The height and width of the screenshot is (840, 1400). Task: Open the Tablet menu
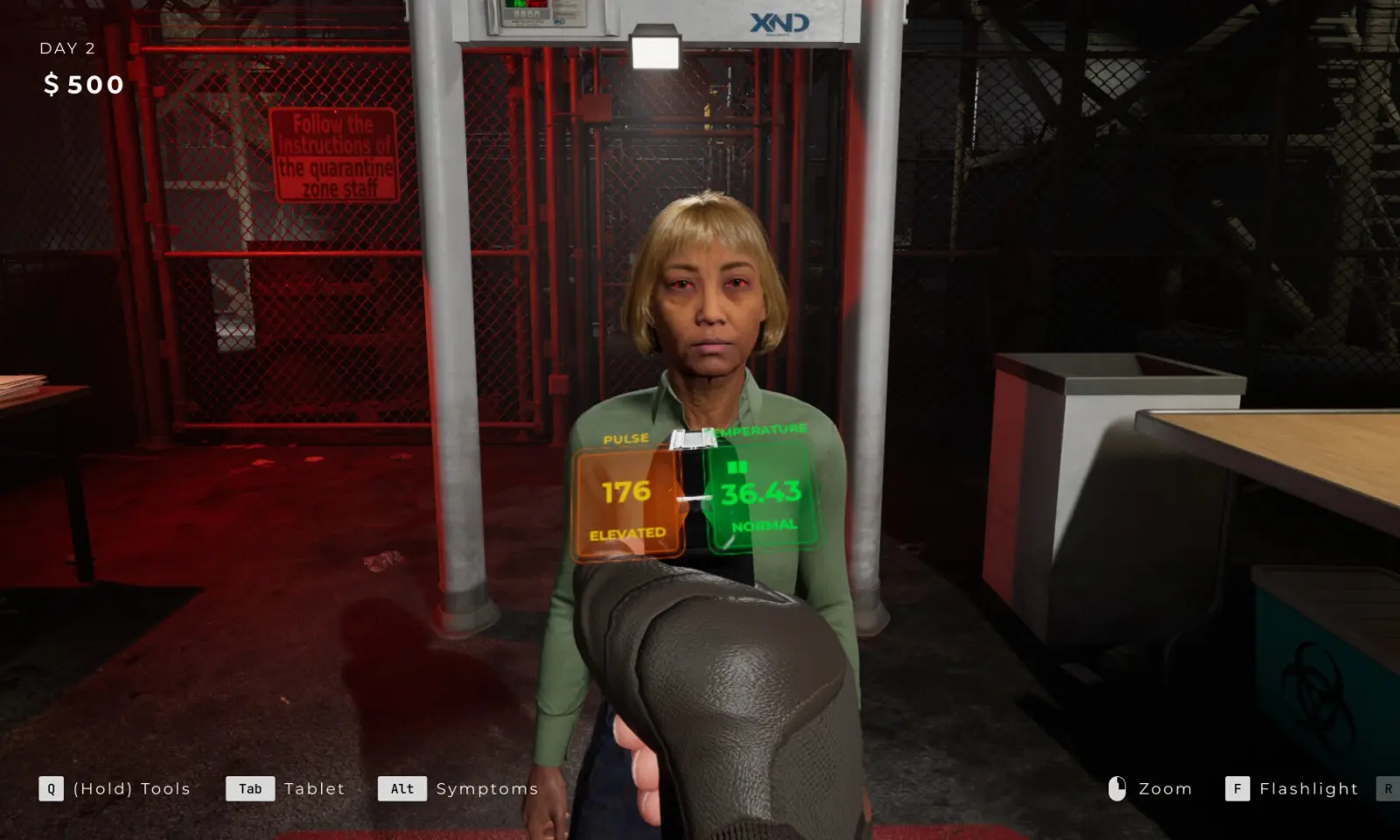pyautogui.click(x=313, y=788)
